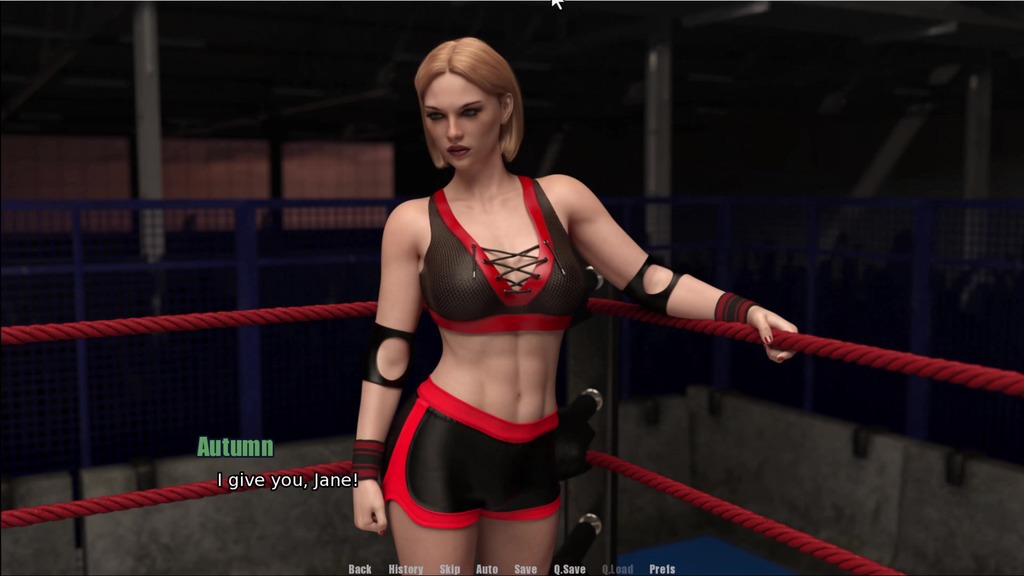Click Q.Save to quick save

click(570, 569)
